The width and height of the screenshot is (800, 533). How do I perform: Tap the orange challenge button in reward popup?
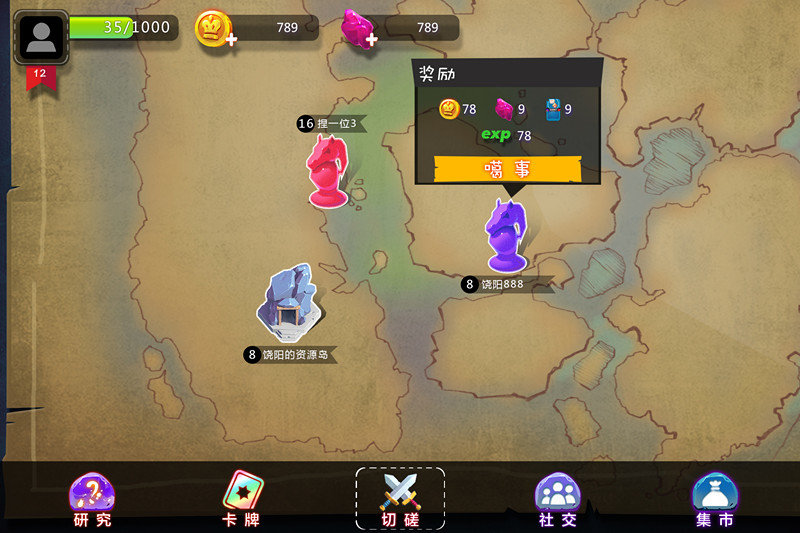(507, 169)
